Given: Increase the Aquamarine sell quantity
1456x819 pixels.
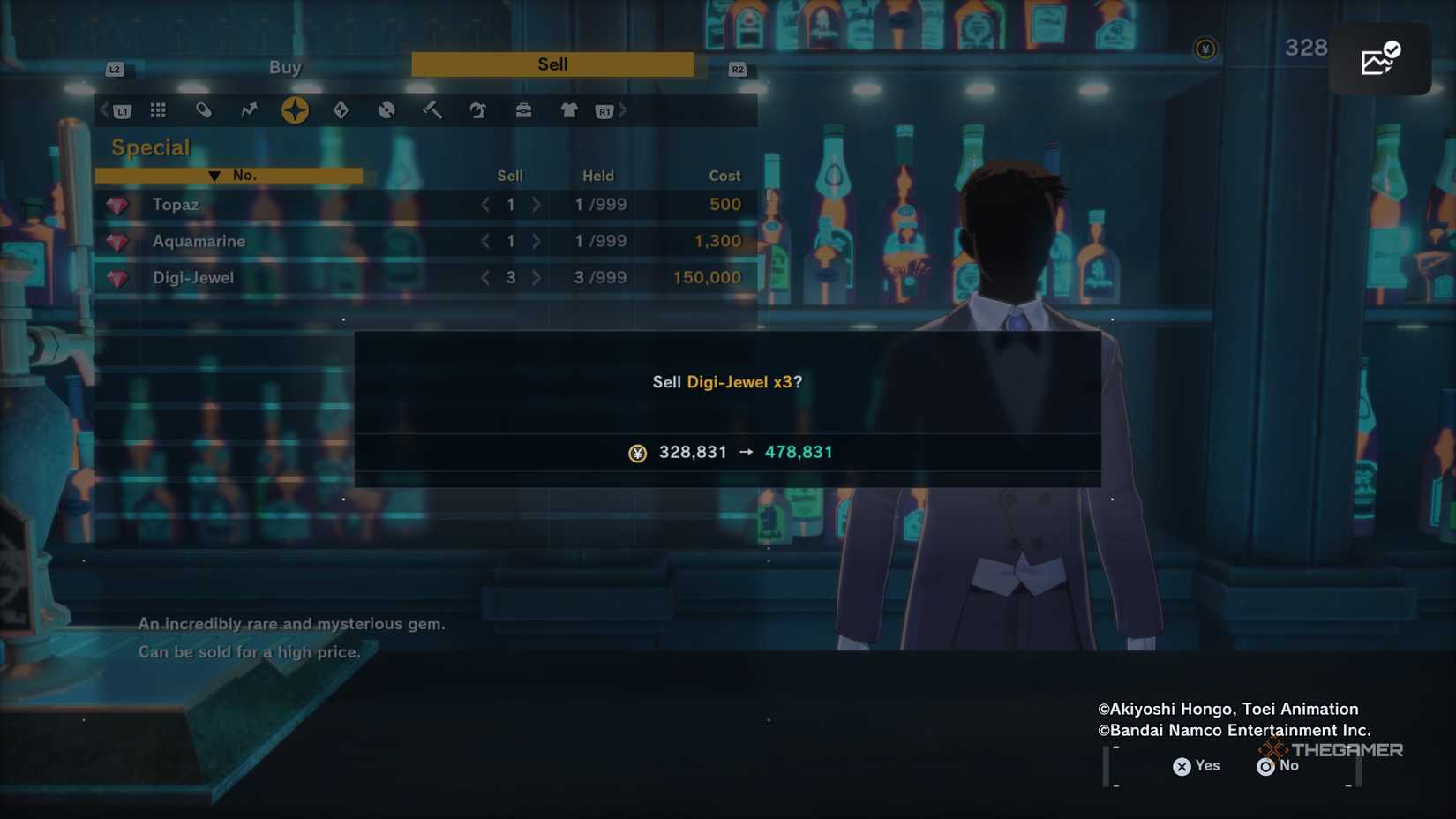Looking at the screenshot, I should tap(537, 241).
